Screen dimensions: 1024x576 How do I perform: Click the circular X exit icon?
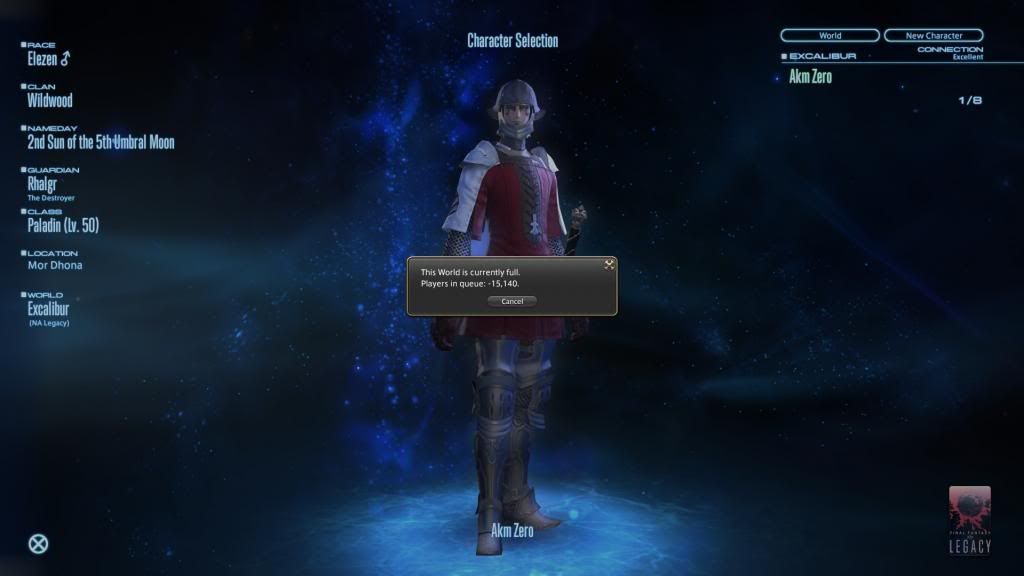point(38,545)
